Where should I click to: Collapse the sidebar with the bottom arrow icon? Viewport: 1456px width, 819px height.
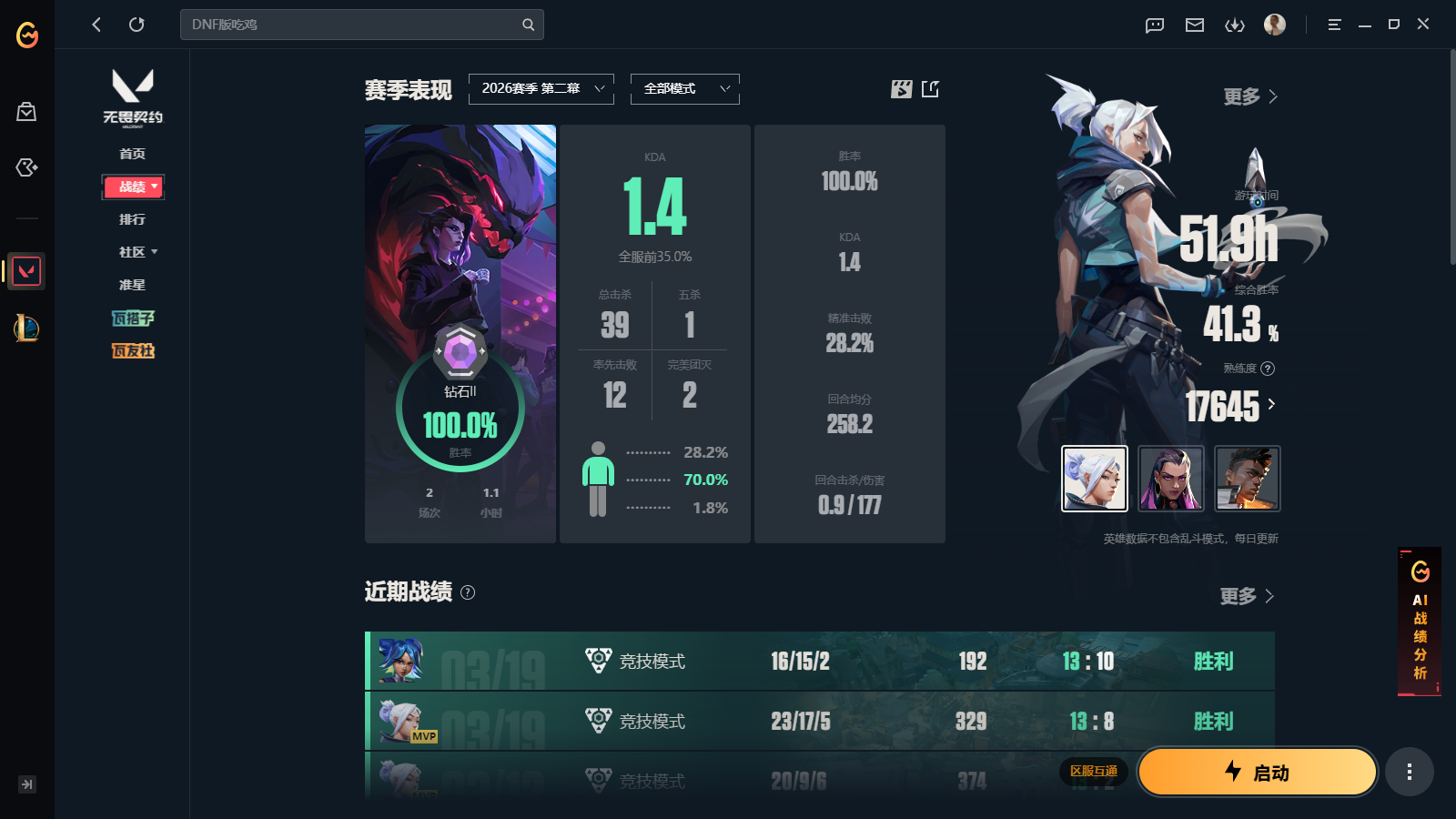click(x=26, y=784)
